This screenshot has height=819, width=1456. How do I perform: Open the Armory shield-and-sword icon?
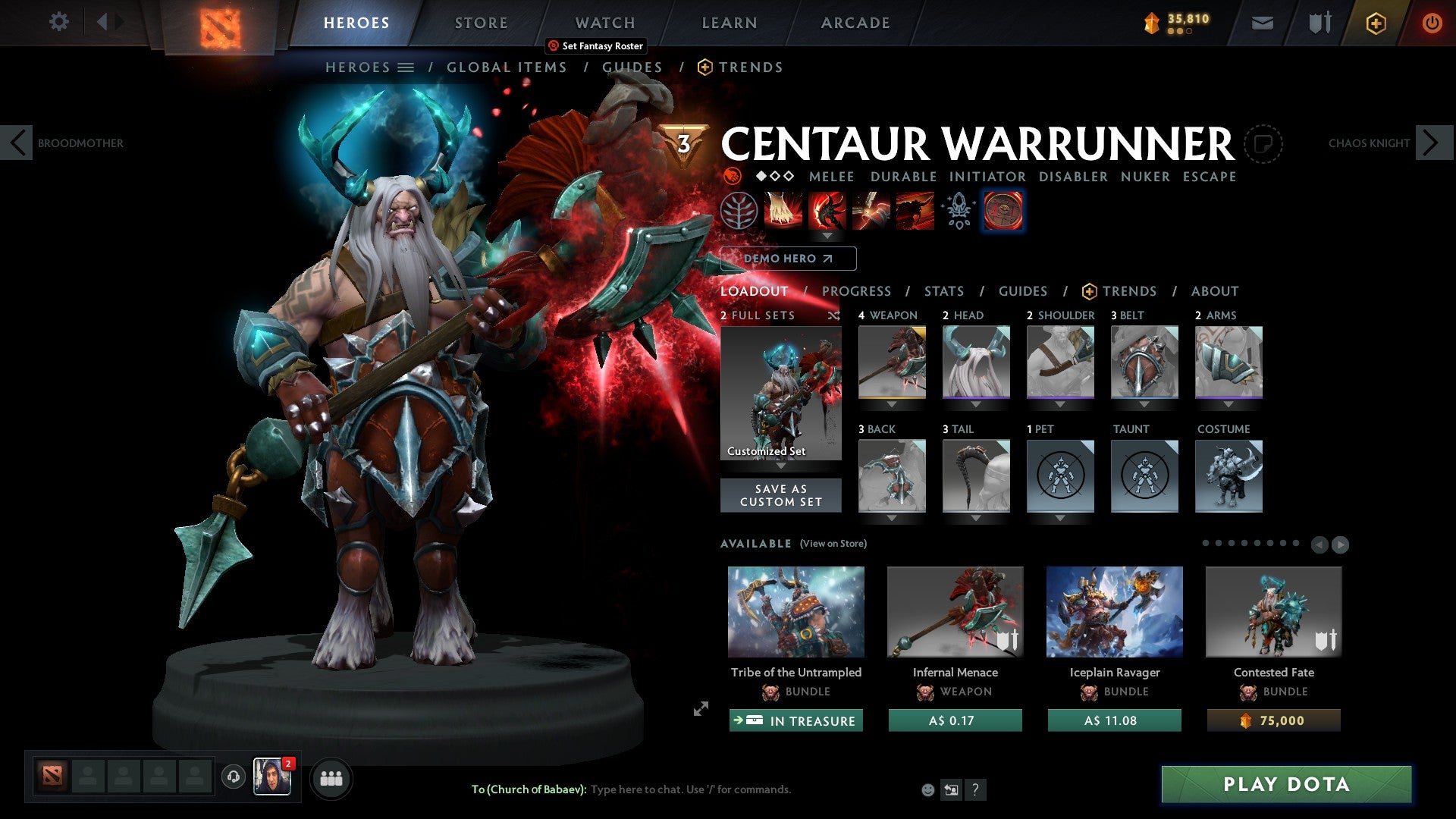[x=1318, y=23]
